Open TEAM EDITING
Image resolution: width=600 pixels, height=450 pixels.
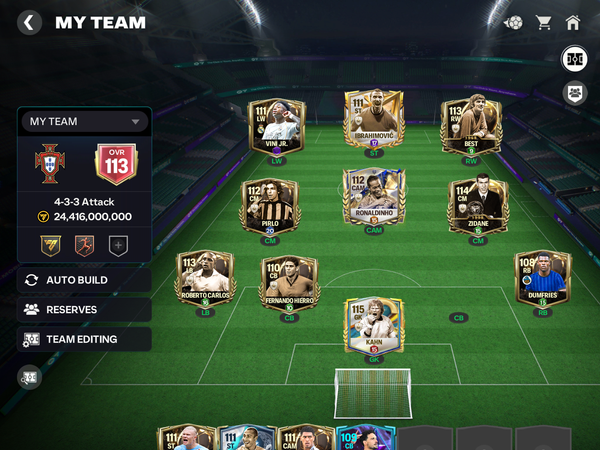pyautogui.click(x=84, y=339)
